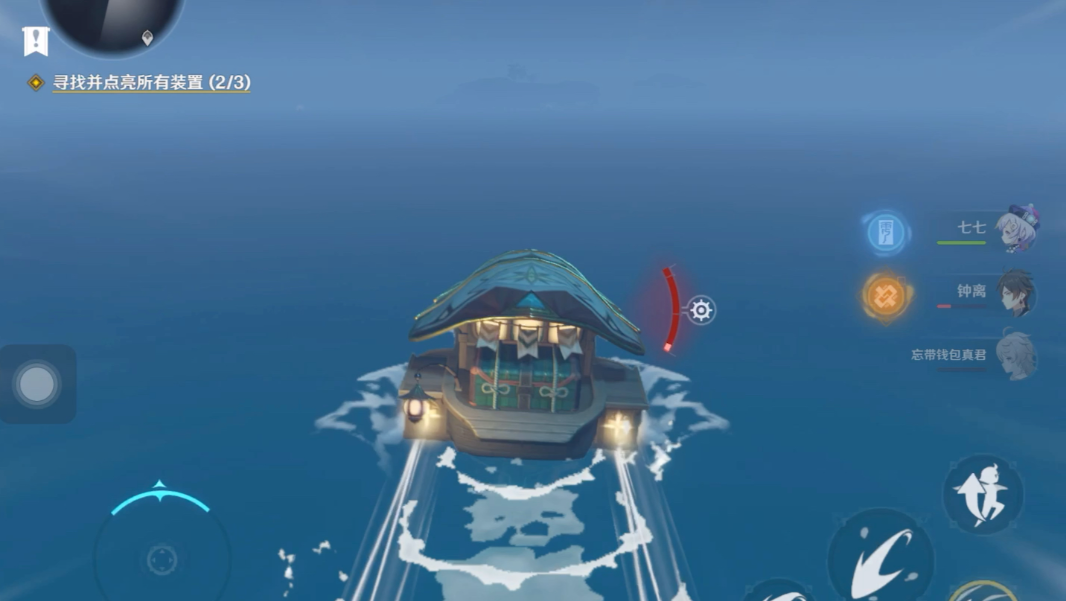Select the tracked quest 寻找并点亮所有装置
1066x601 pixels.
[151, 83]
